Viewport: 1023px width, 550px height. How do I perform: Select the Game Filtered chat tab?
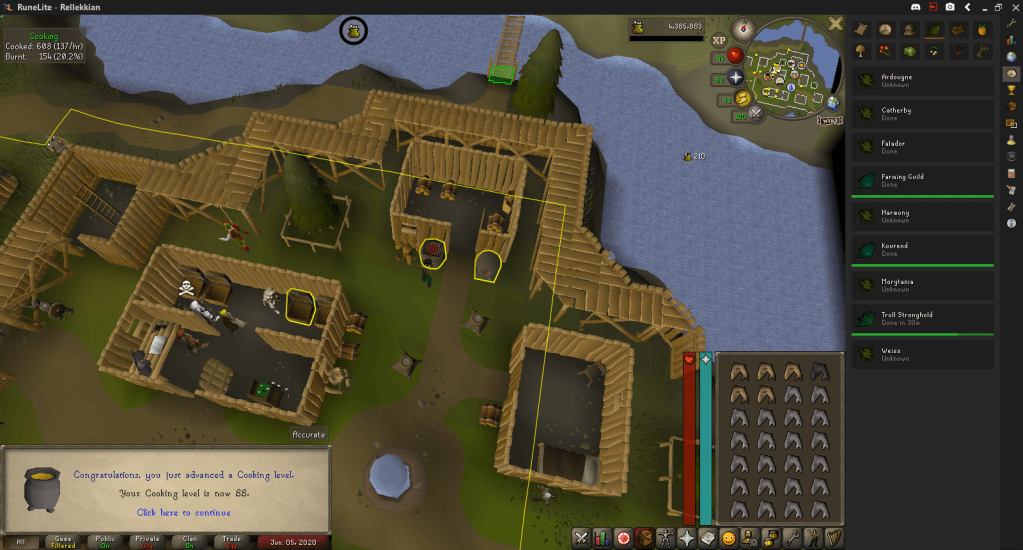pos(62,542)
